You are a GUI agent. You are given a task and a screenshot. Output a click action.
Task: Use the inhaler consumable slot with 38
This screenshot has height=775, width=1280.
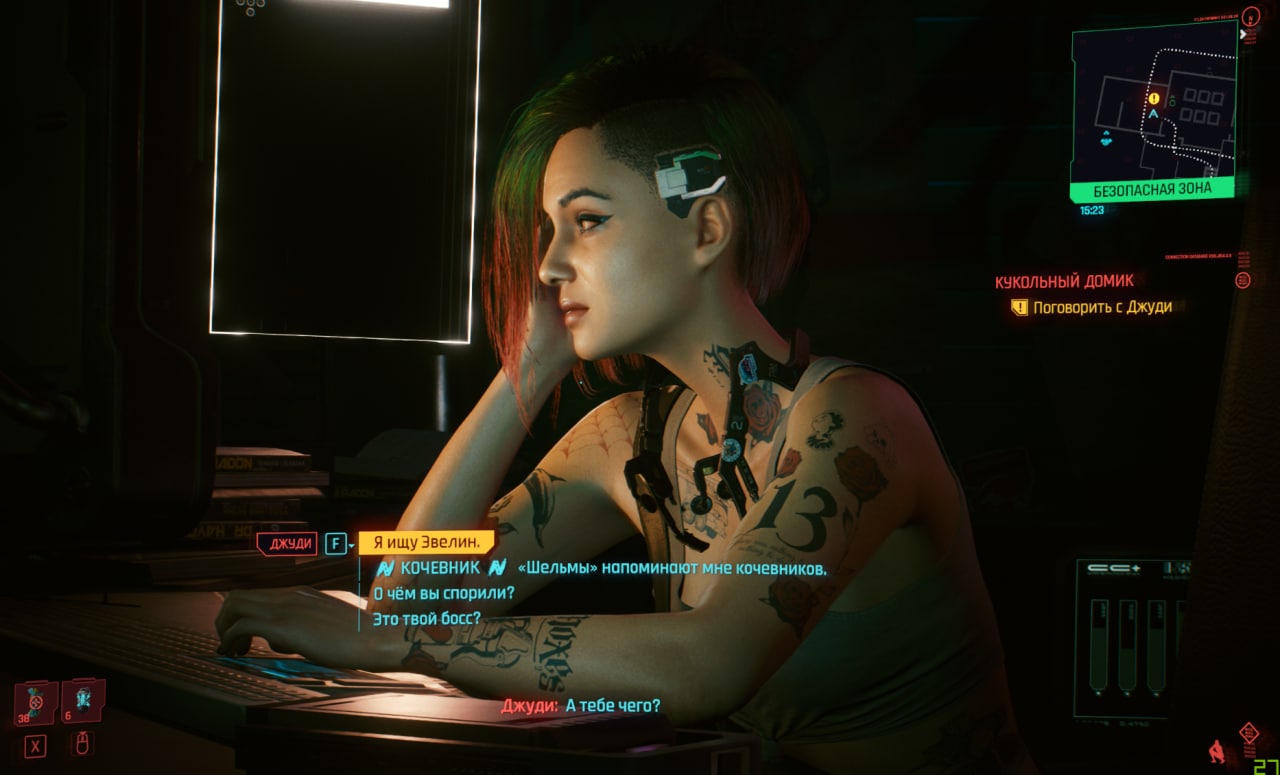pyautogui.click(x=36, y=702)
